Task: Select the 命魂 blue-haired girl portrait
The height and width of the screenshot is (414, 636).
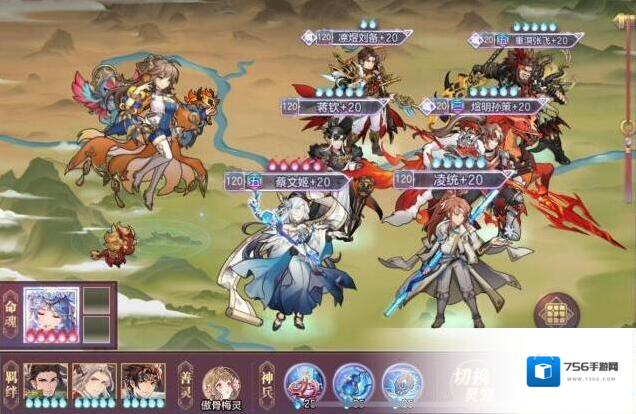Action: coord(51,313)
